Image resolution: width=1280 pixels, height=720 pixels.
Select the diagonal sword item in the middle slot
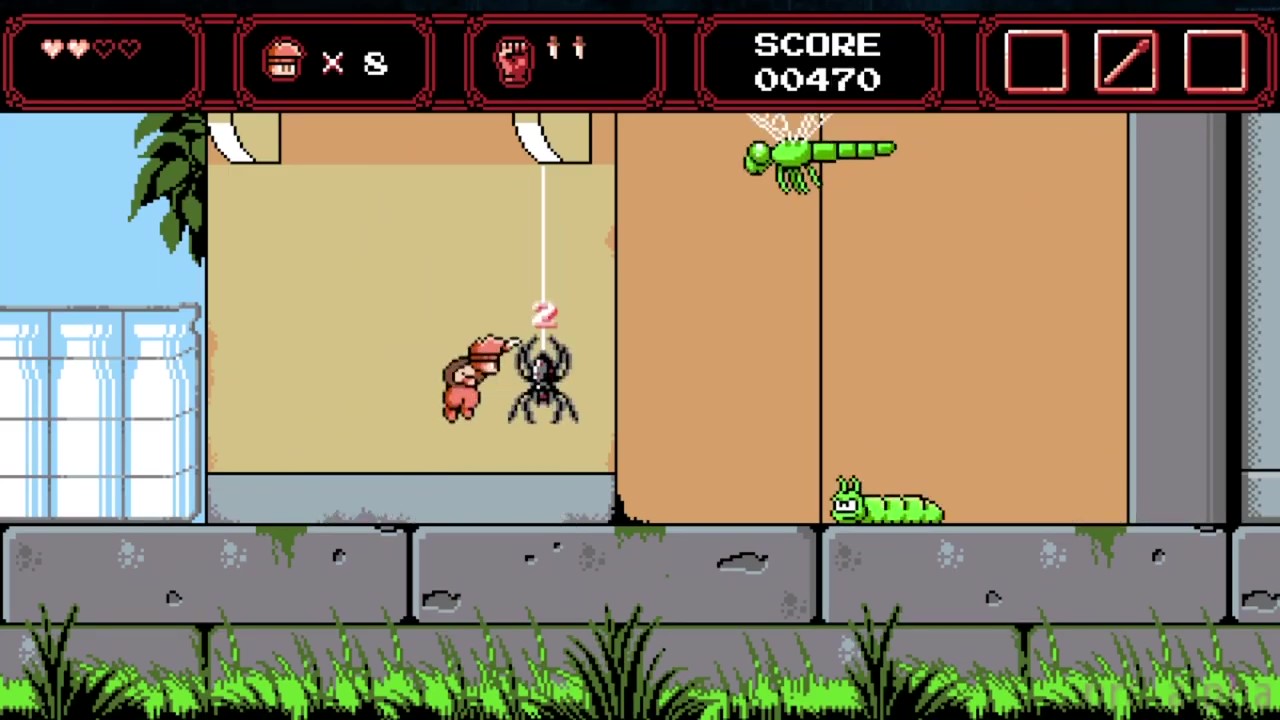1124,62
